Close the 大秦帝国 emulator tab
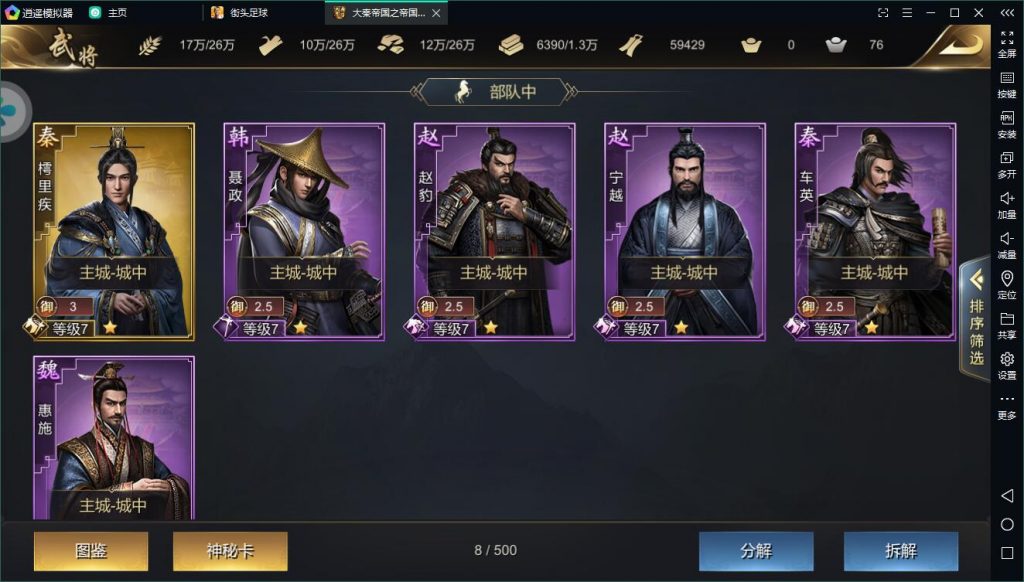 (x=436, y=13)
